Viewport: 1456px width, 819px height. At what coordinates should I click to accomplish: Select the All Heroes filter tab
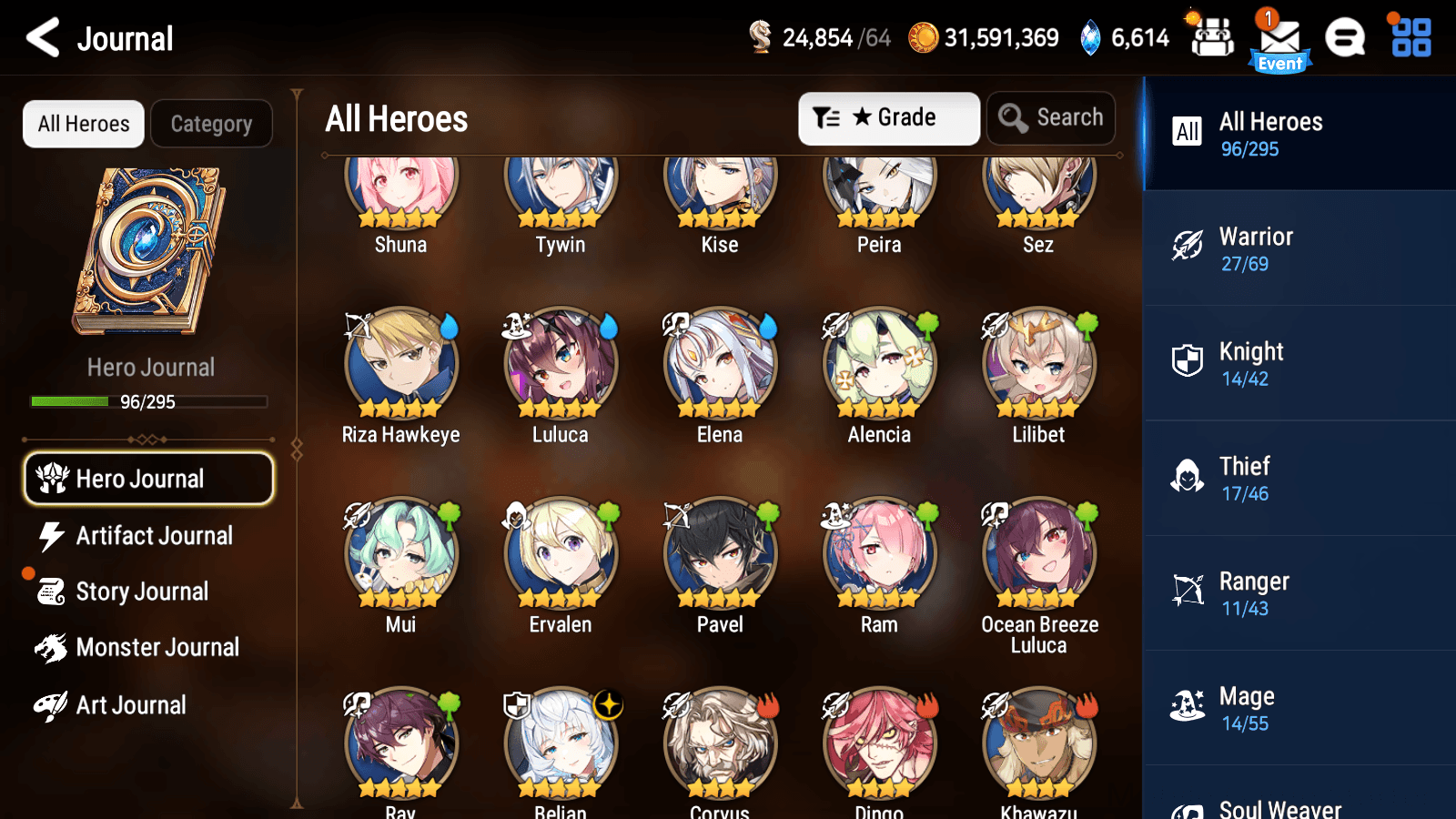[83, 124]
